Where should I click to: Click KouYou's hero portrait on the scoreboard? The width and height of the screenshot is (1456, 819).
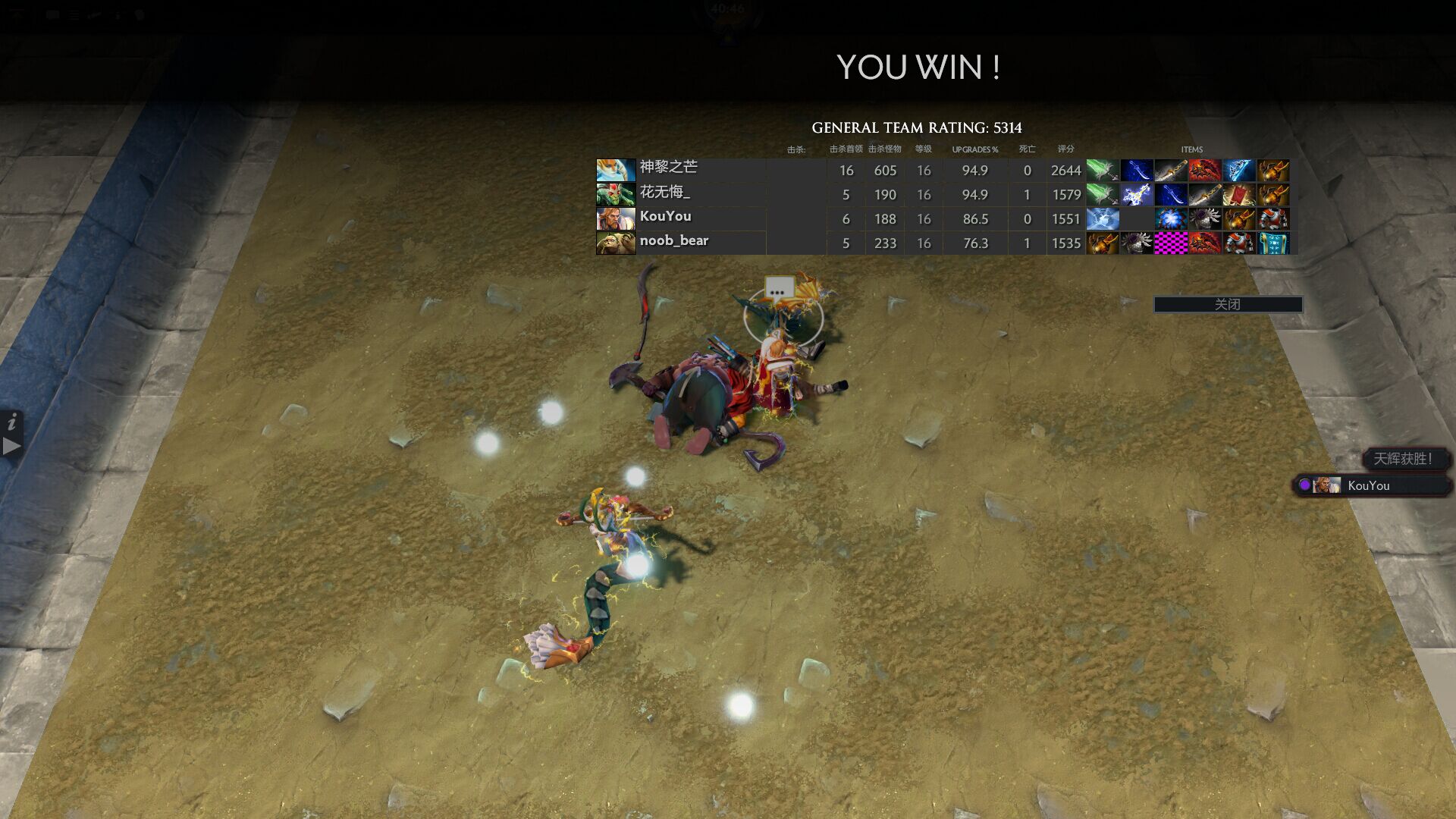[616, 218]
